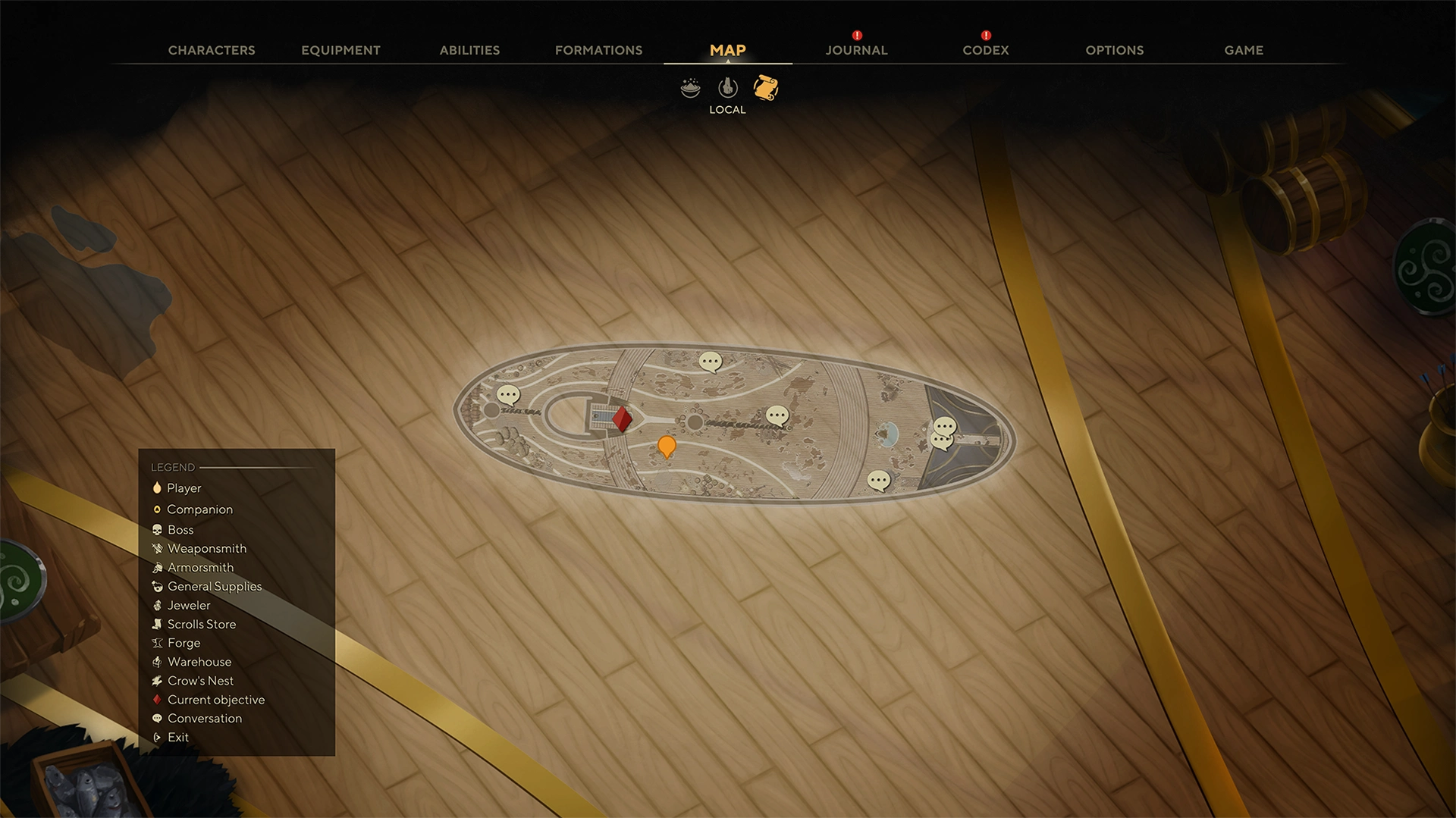The height and width of the screenshot is (818, 1456).
Task: Switch to the Journal tab
Action: coord(855,50)
